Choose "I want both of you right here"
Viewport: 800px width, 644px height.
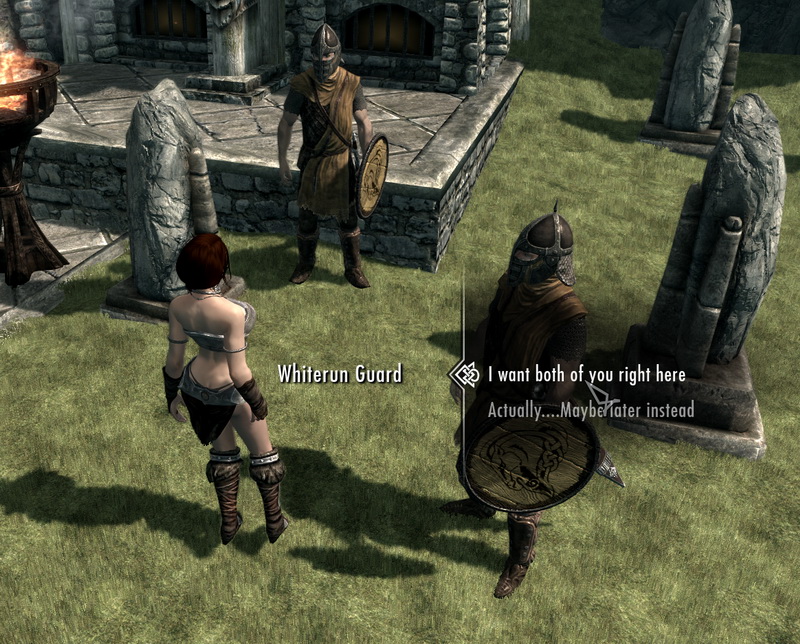coord(586,375)
